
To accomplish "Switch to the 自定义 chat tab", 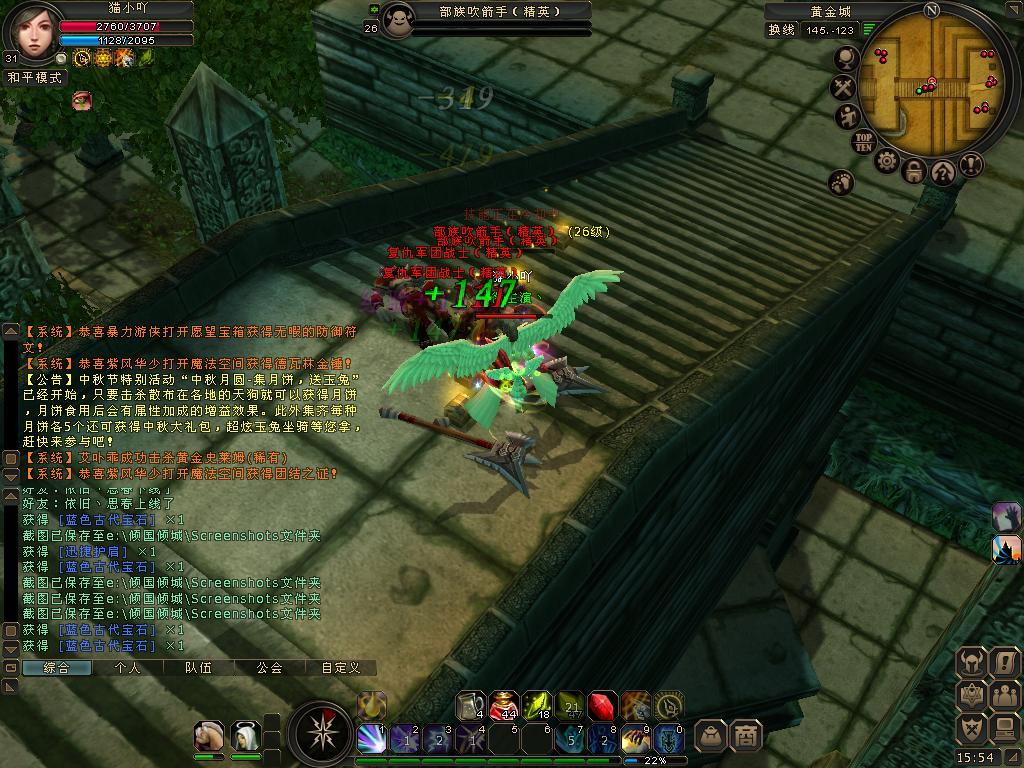I will [340, 668].
